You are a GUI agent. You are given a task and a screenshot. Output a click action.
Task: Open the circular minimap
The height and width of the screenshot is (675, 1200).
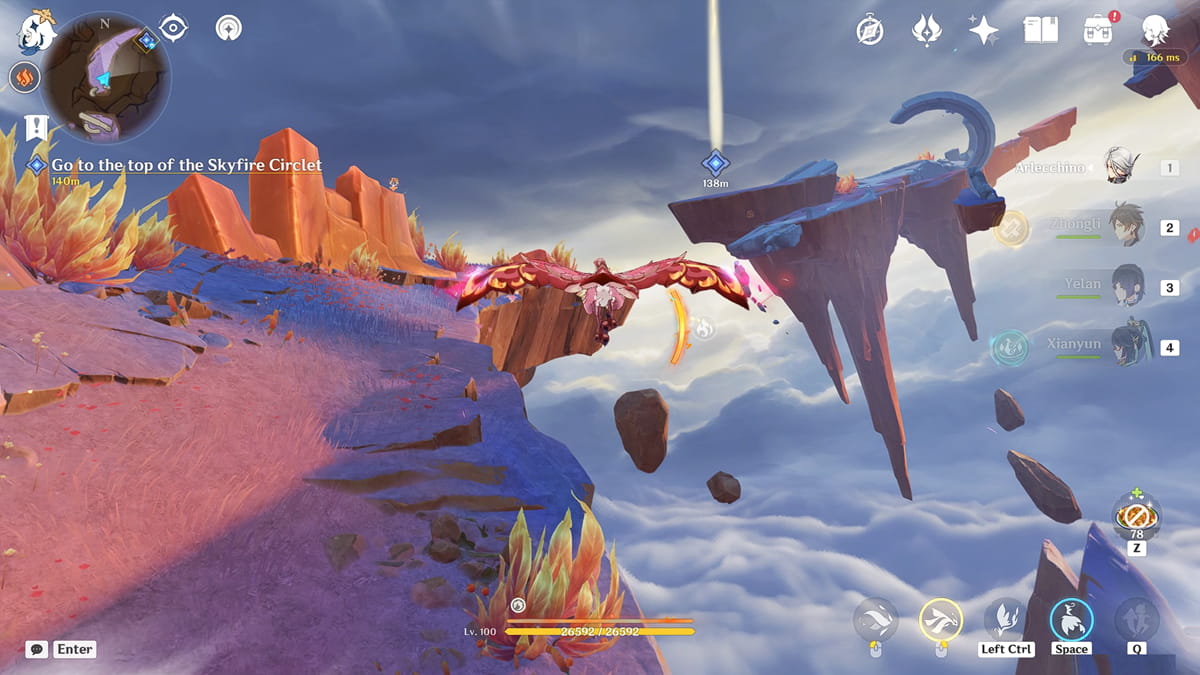(106, 77)
